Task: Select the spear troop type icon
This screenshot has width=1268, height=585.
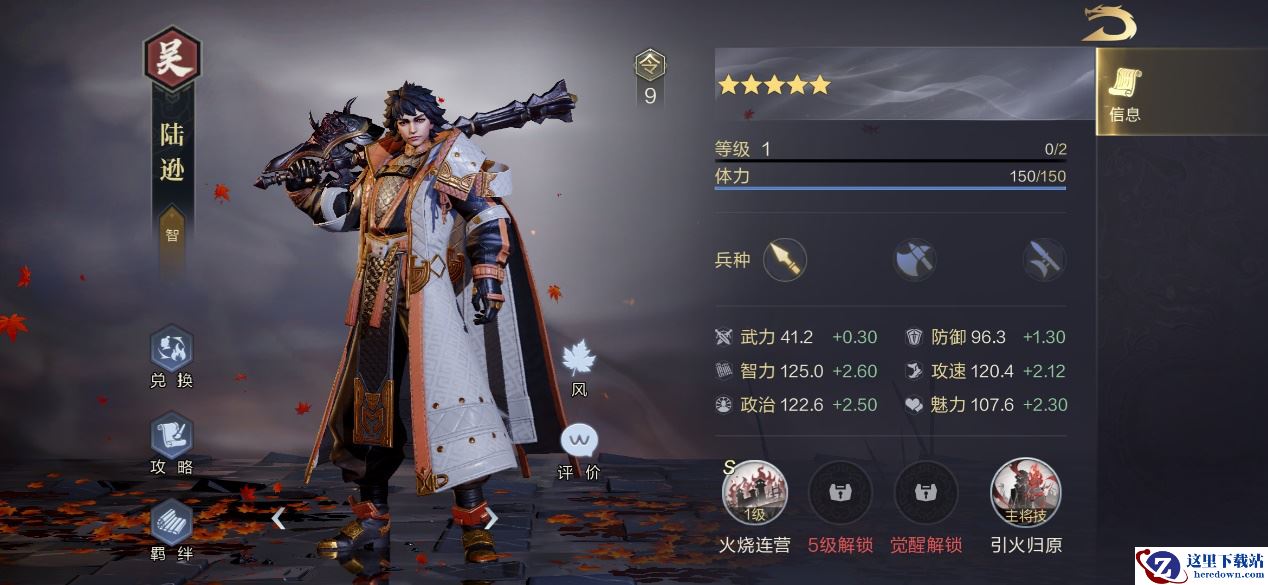Action: pos(785,260)
